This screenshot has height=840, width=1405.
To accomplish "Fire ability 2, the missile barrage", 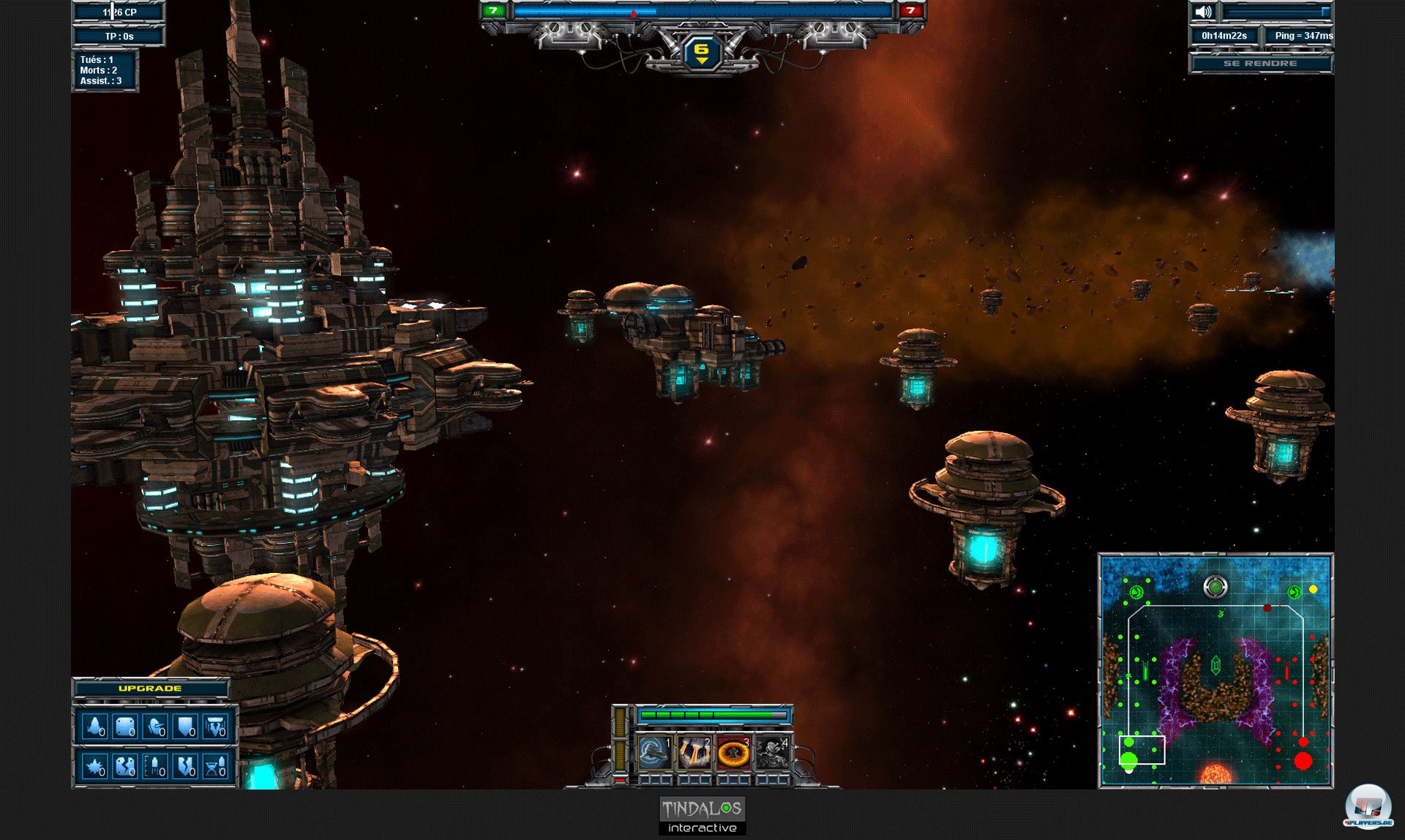I will [x=693, y=752].
